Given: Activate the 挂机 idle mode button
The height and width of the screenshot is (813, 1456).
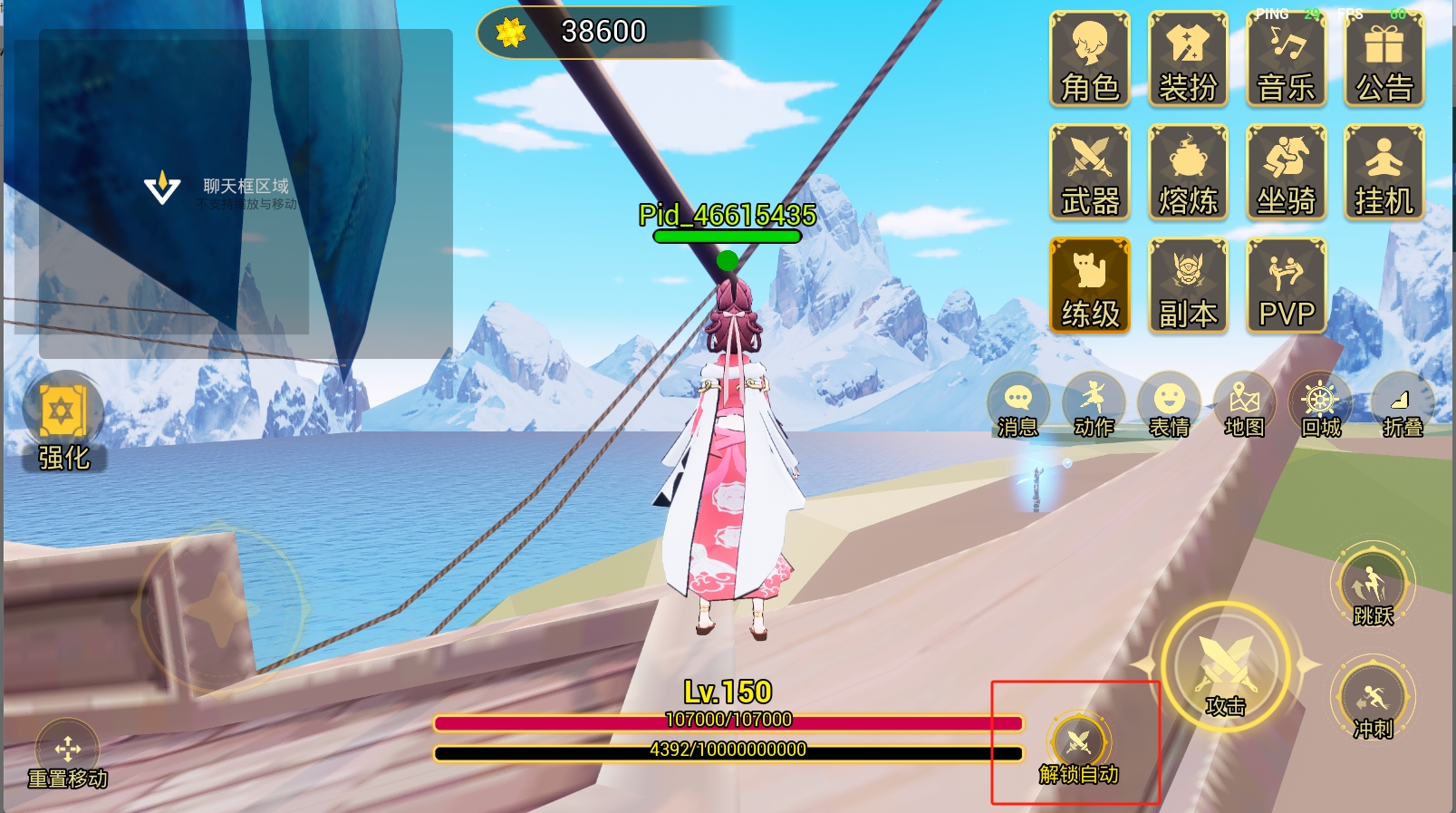Looking at the screenshot, I should point(1384,173).
